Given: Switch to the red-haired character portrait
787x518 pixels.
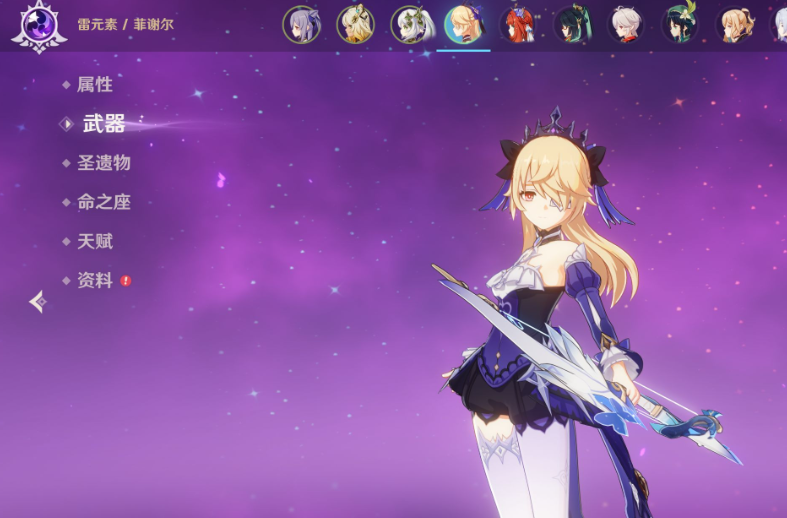Looking at the screenshot, I should pos(517,25).
